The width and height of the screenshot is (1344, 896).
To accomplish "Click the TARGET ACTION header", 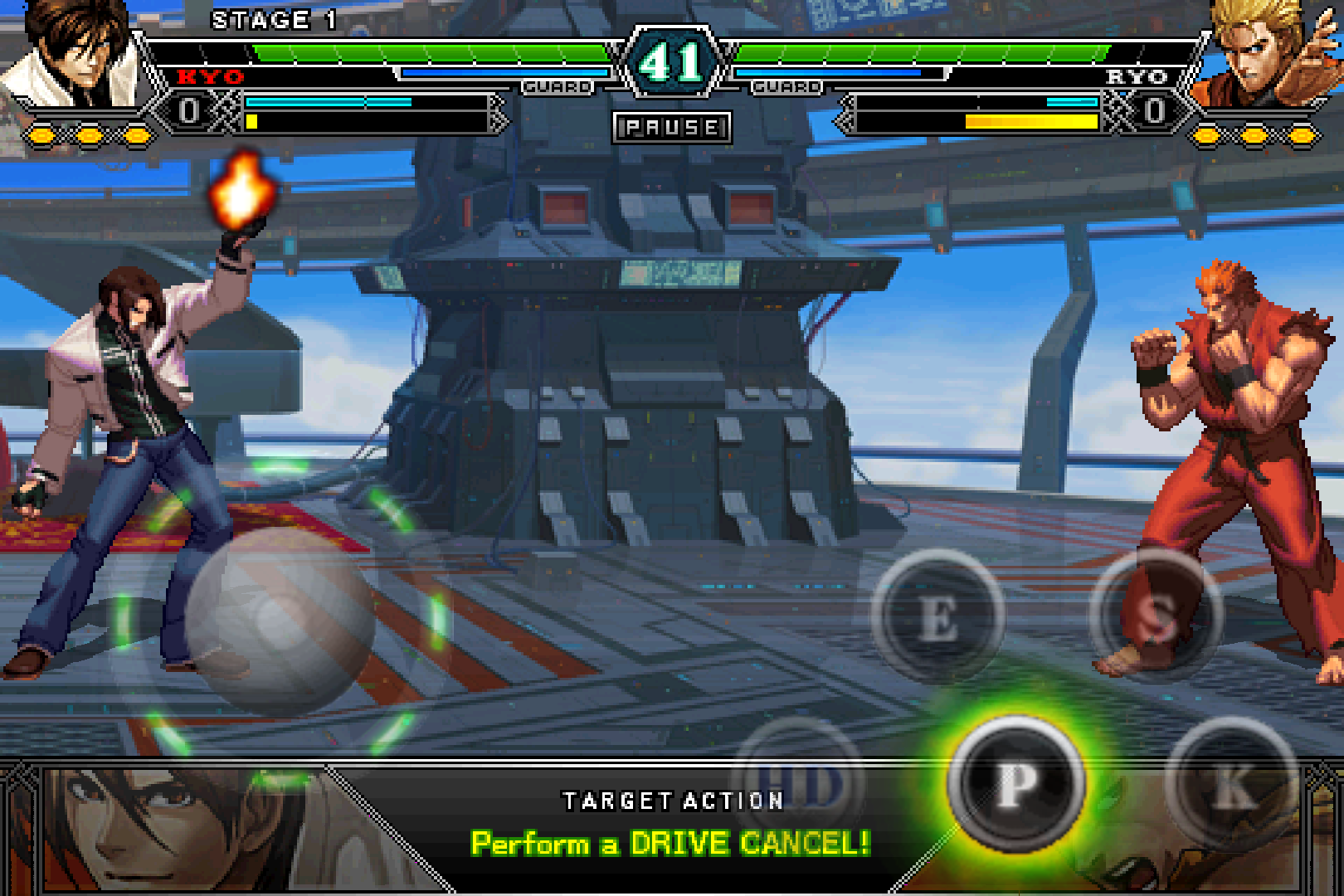I will [x=672, y=800].
